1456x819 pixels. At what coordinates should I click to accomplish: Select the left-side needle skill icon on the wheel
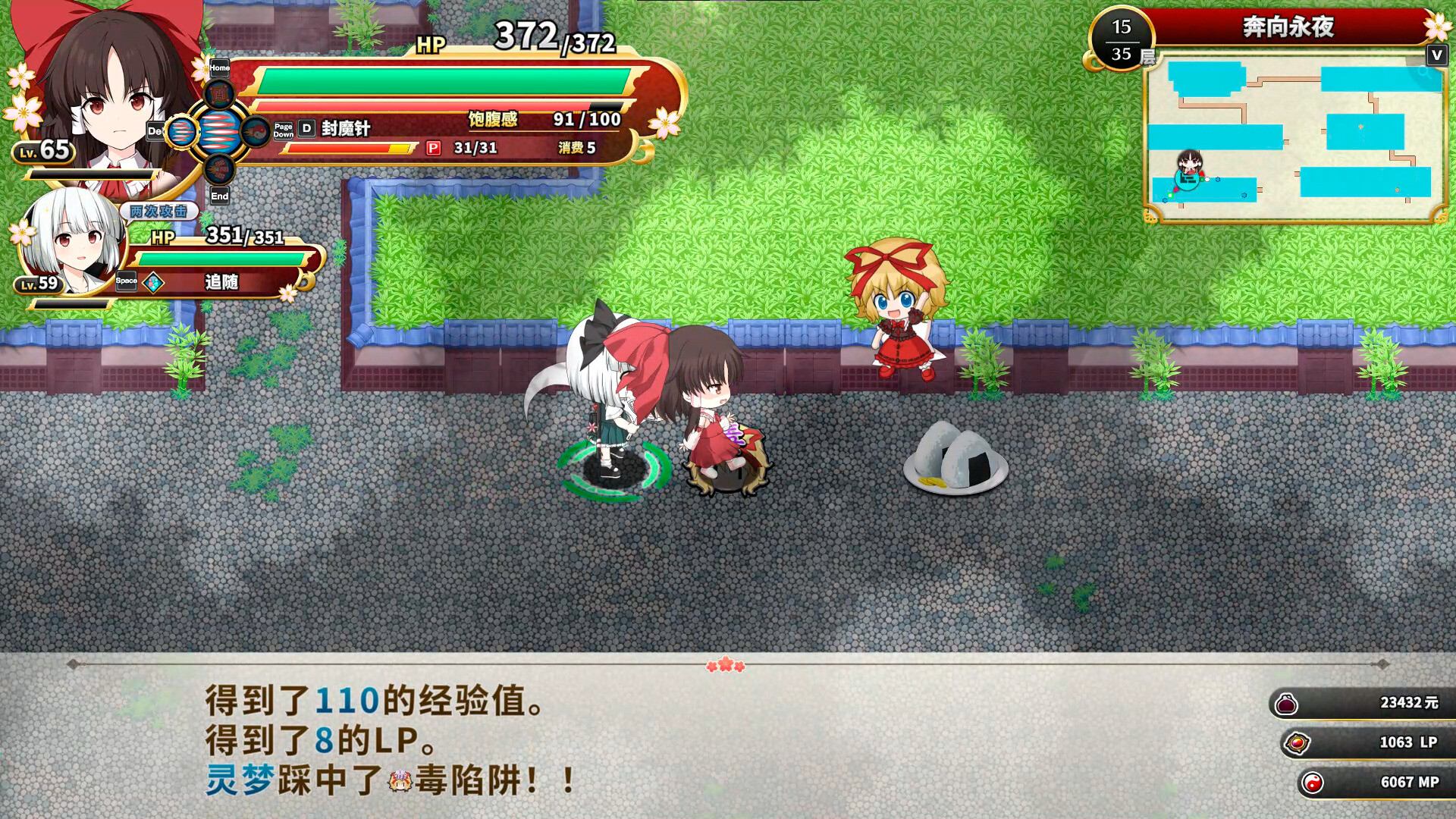point(180,132)
